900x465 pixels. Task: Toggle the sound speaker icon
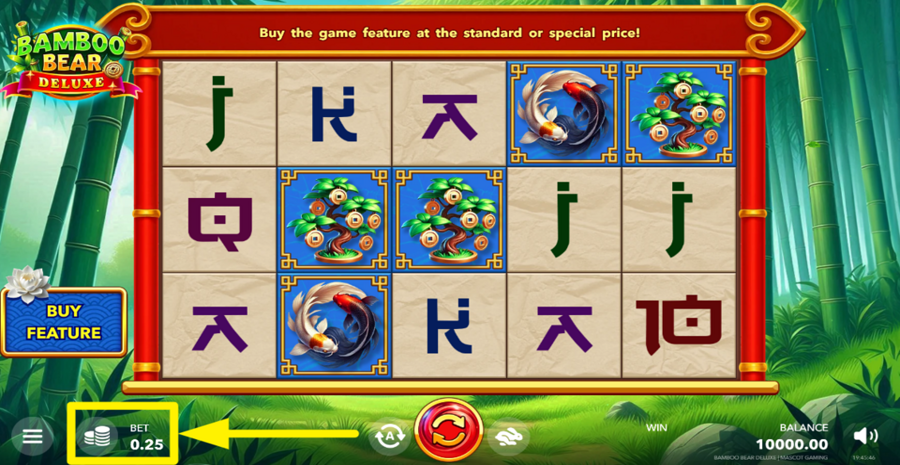(x=866, y=436)
